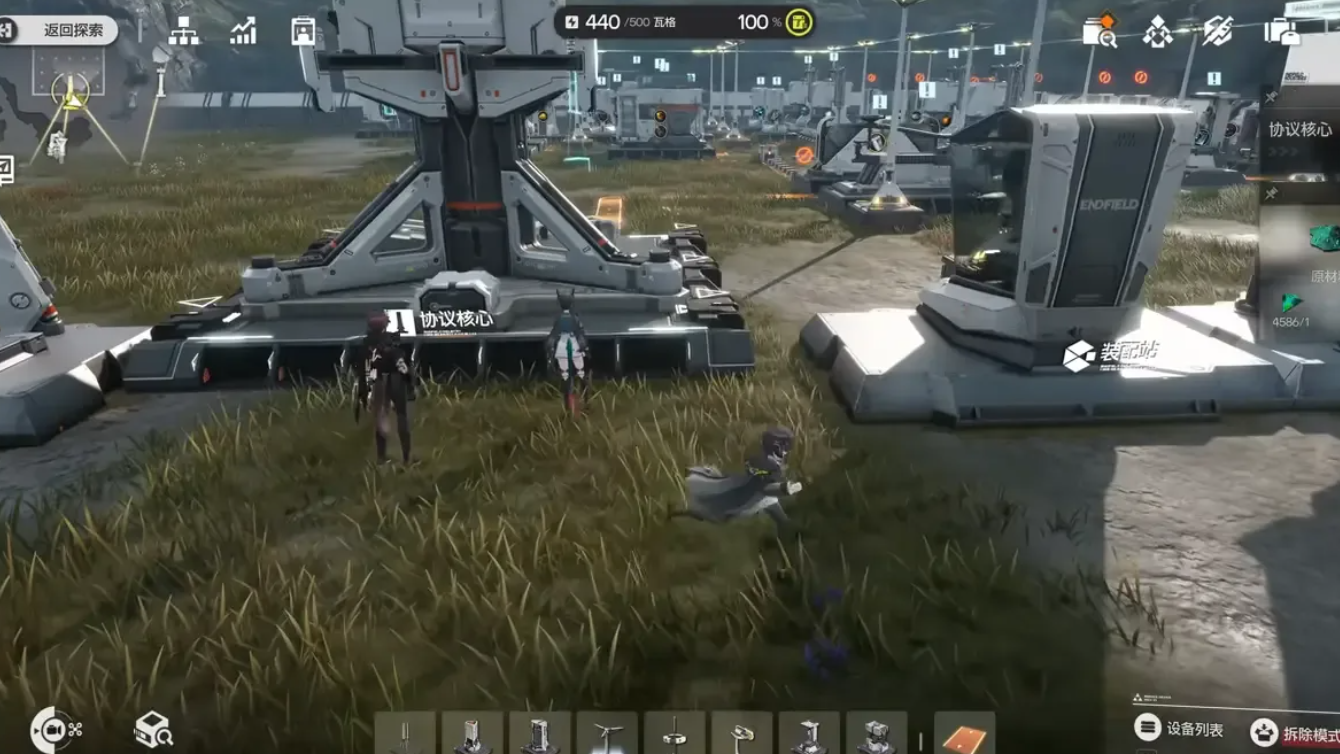1340x754 pixels.
Task: Click the 返回探索 (return to exploration) button
Action: tap(60, 30)
